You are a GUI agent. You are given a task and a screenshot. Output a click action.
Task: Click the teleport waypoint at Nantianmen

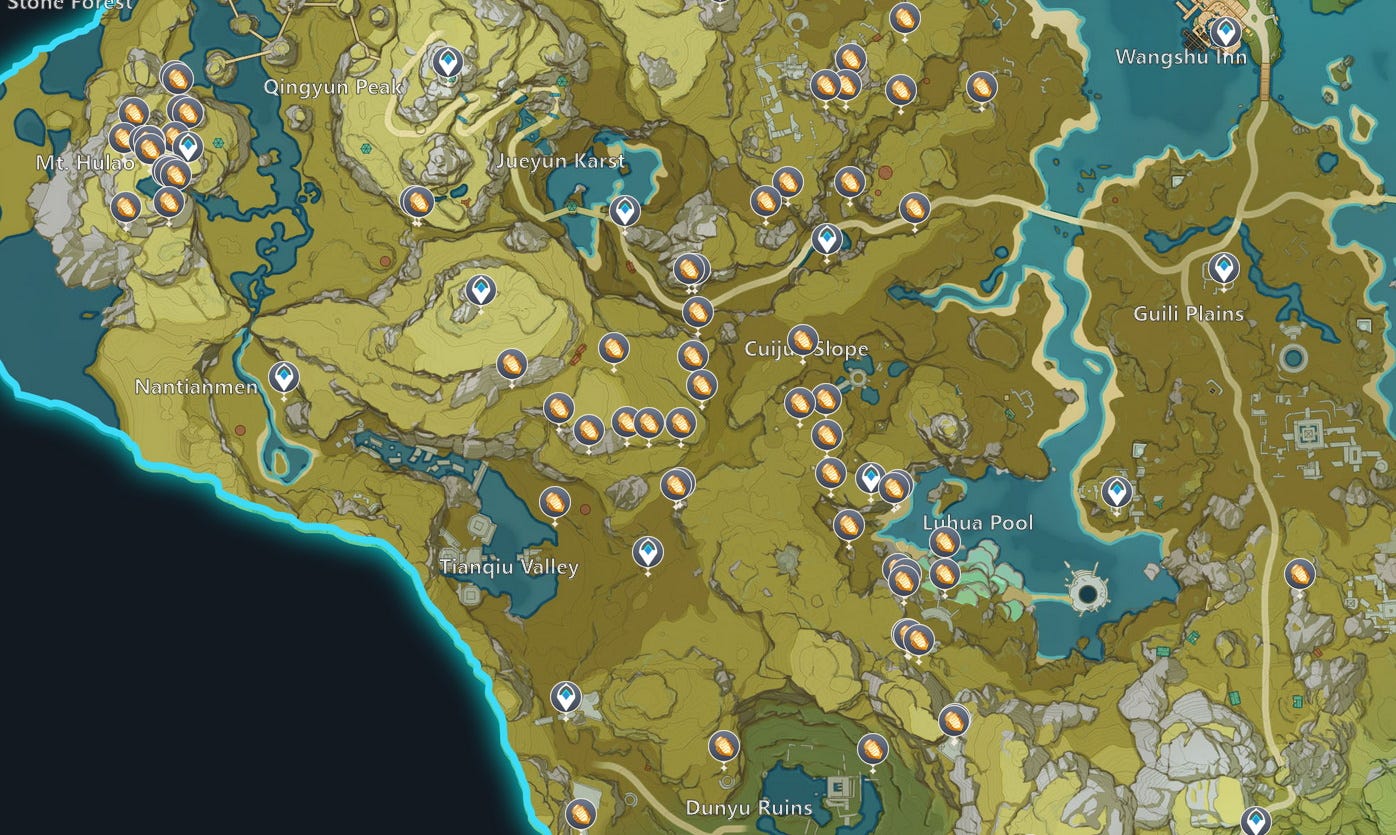(285, 379)
